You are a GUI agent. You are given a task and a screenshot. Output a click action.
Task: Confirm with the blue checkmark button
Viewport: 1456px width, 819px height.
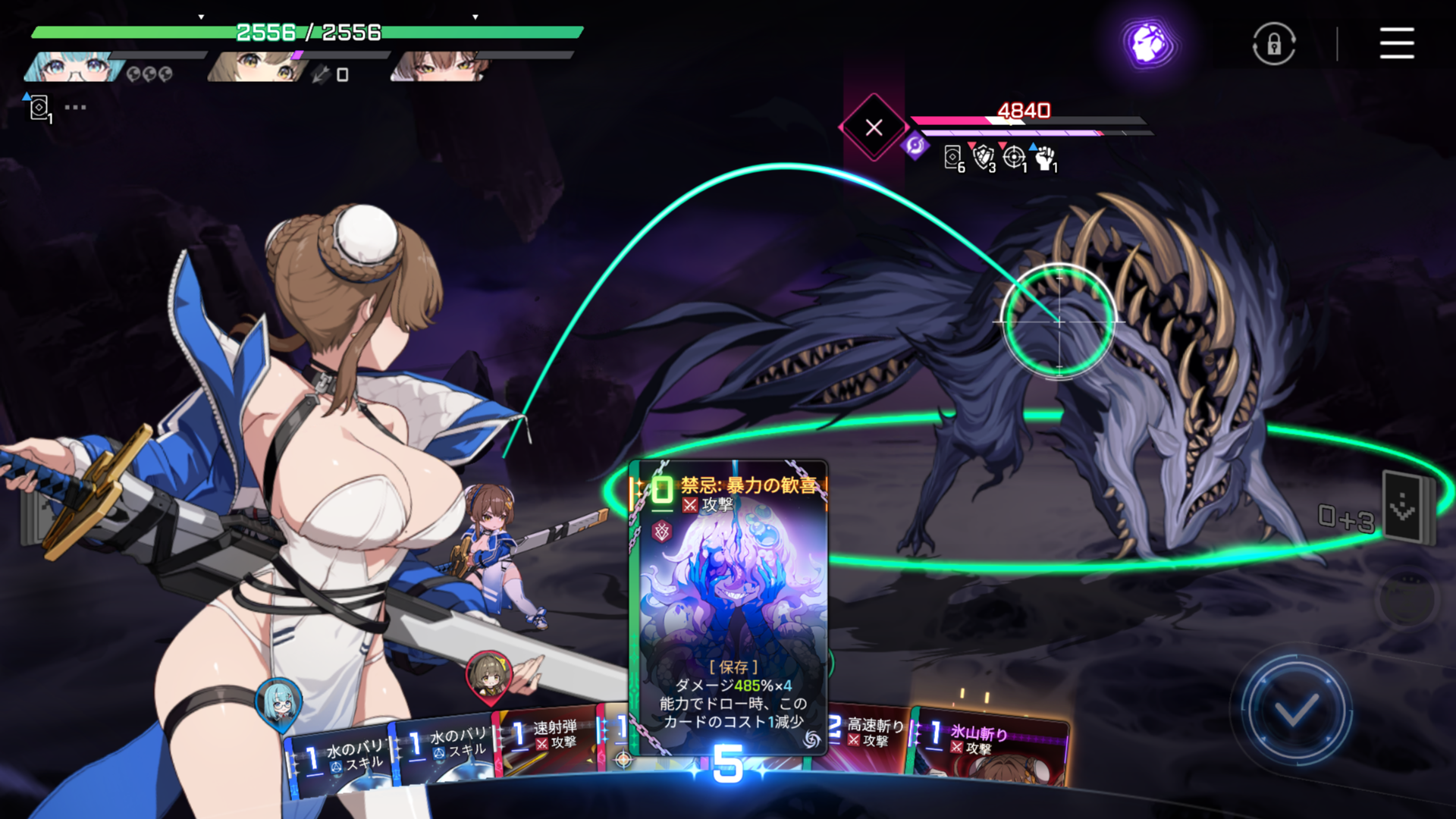pos(1296,711)
